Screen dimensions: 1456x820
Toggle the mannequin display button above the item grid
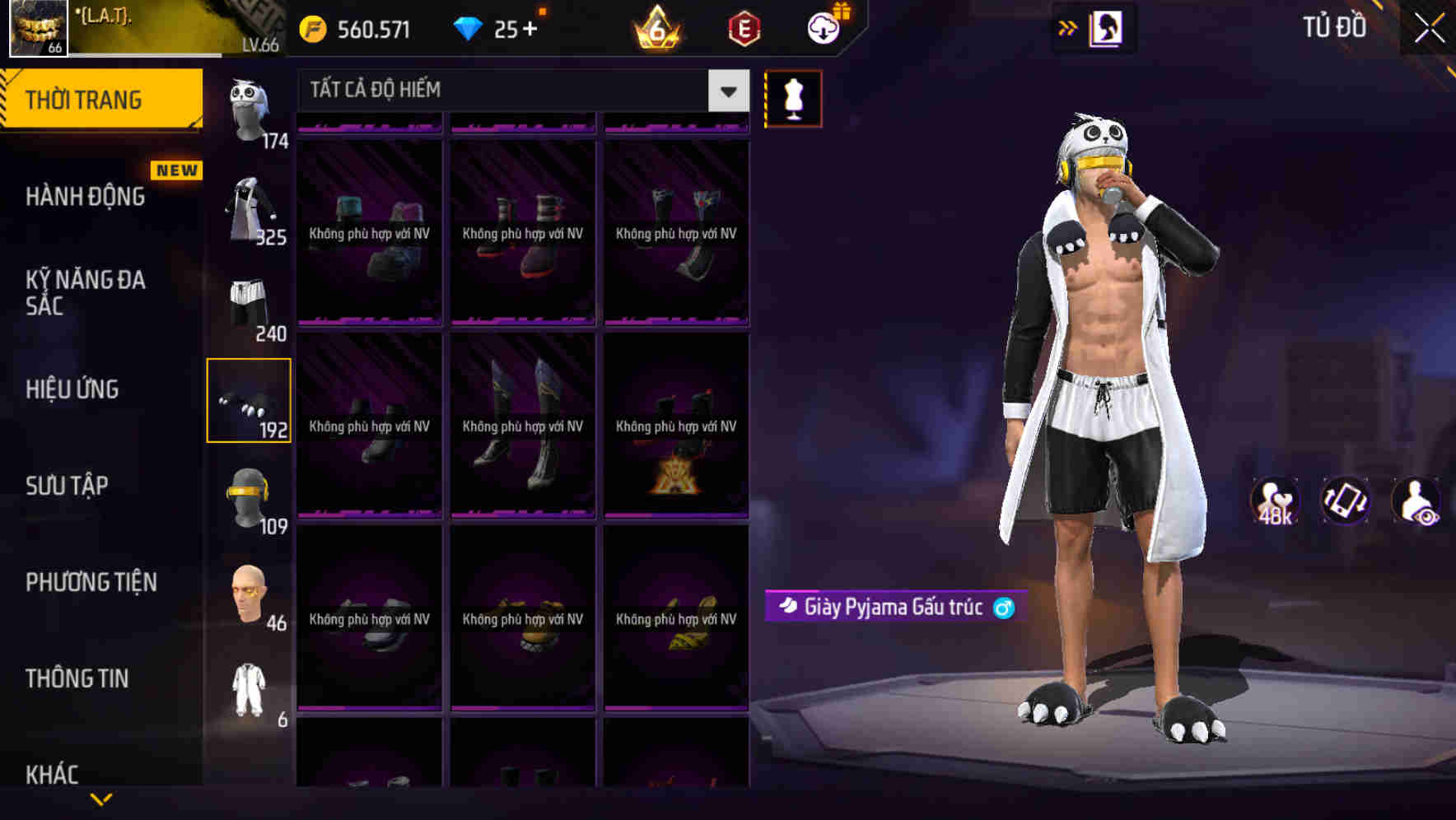pyautogui.click(x=793, y=98)
